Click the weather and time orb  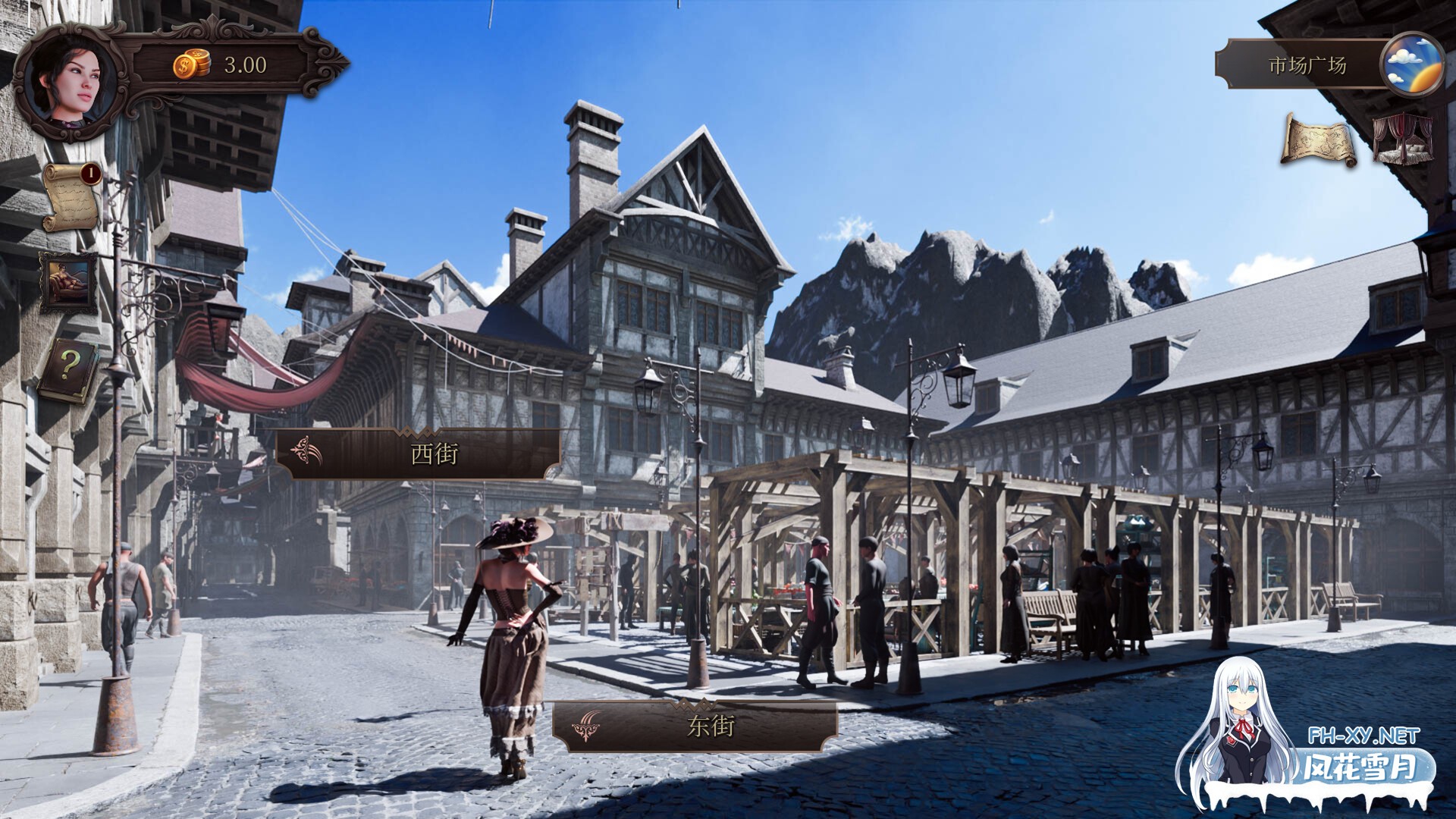tap(1411, 64)
